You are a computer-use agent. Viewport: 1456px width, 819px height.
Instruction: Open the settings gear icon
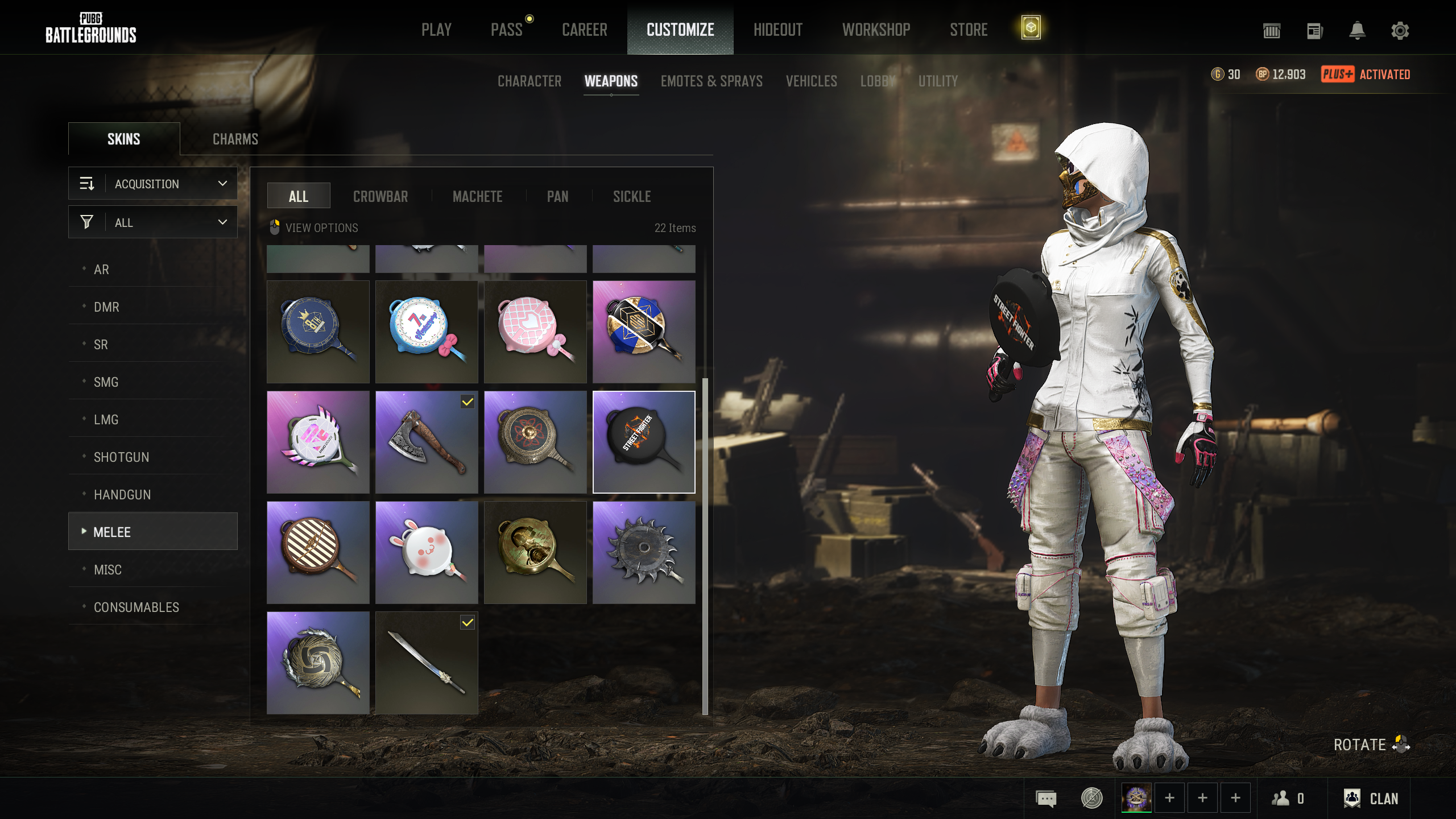(x=1400, y=31)
